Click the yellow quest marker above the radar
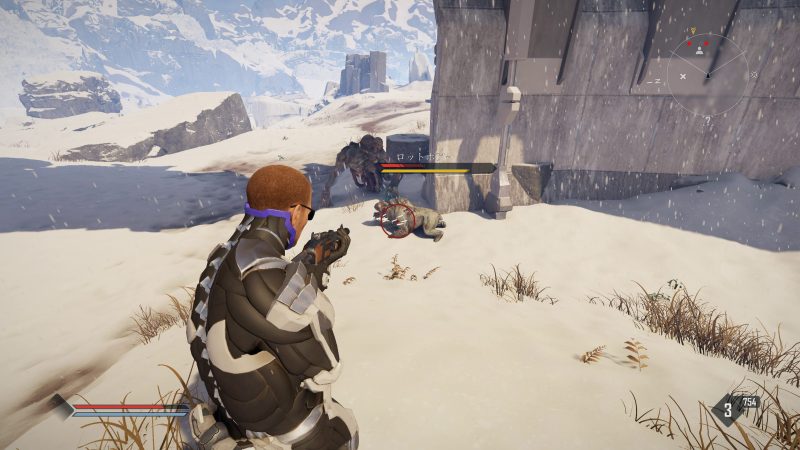Image resolution: width=800 pixels, height=450 pixels. tap(693, 30)
